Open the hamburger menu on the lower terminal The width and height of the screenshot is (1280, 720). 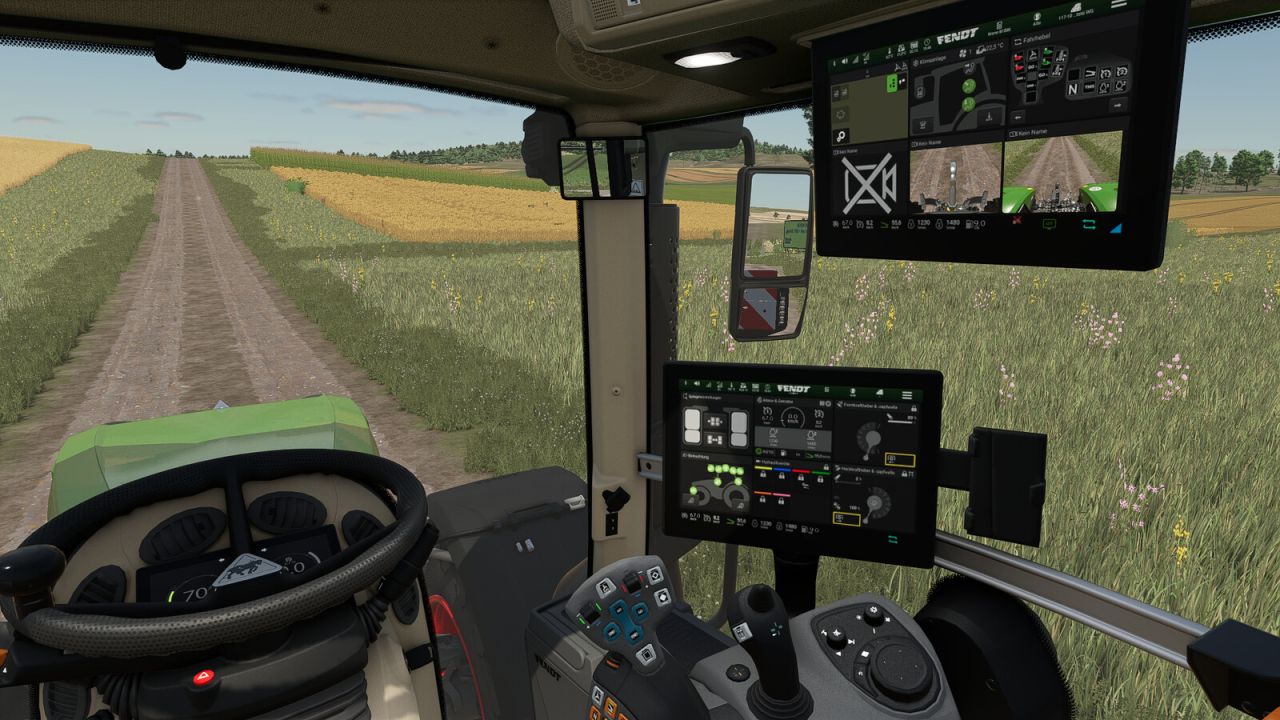click(x=907, y=394)
